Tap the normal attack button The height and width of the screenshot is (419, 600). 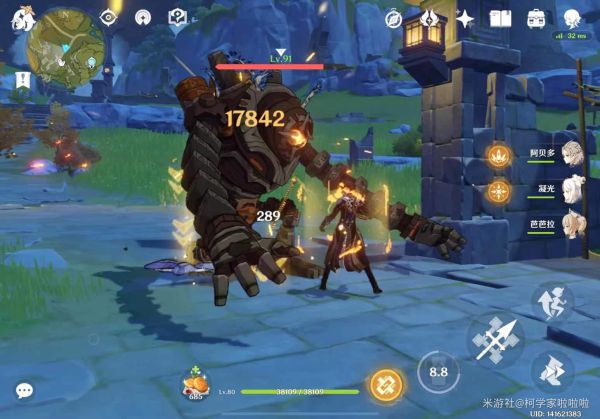(498, 340)
